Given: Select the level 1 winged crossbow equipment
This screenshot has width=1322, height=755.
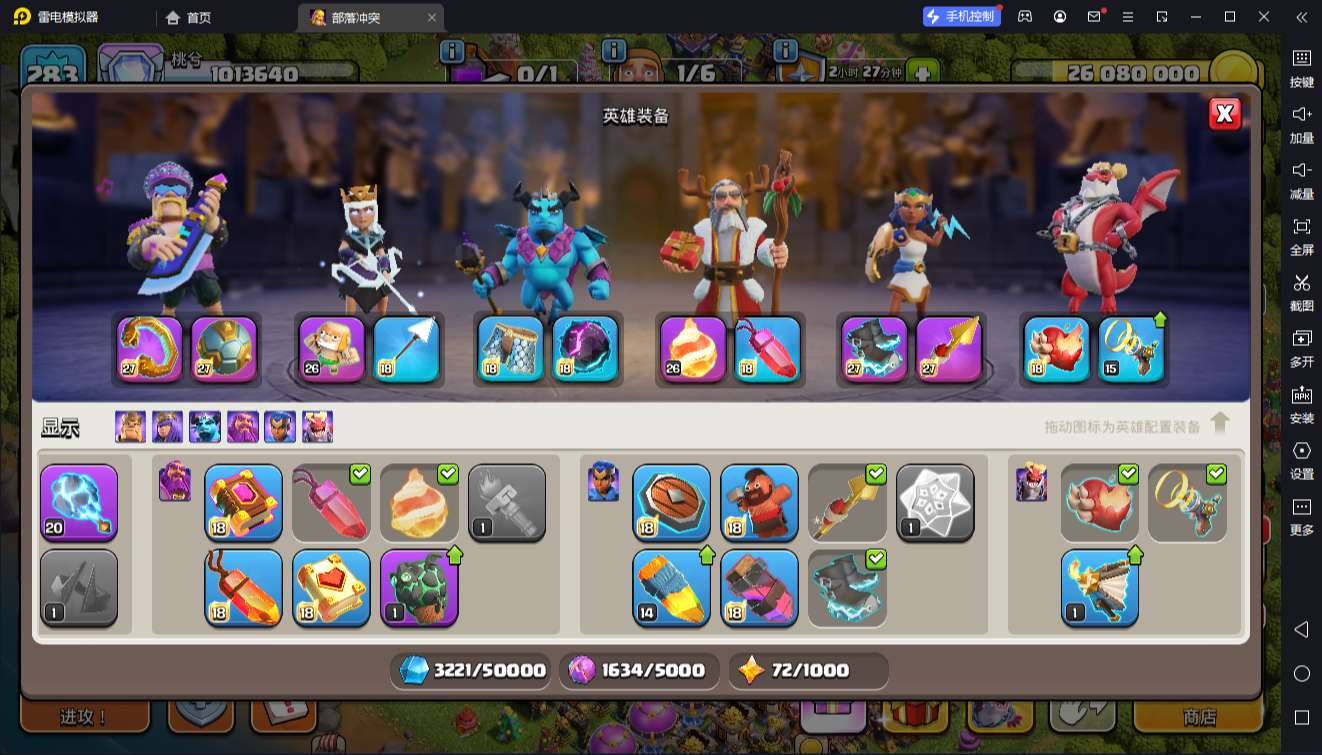Looking at the screenshot, I should pos(1099,588).
